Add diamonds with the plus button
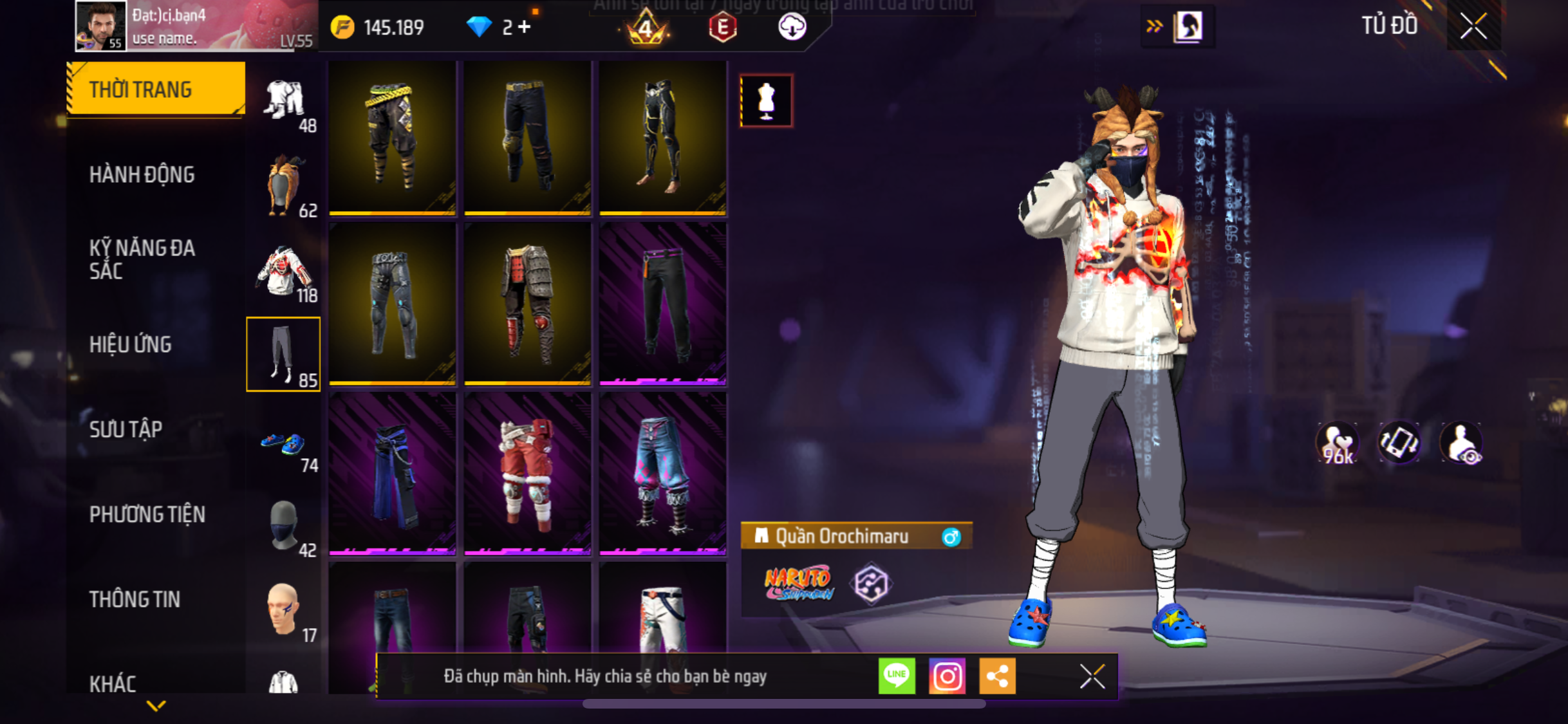The width and height of the screenshot is (1568, 724). click(525, 27)
